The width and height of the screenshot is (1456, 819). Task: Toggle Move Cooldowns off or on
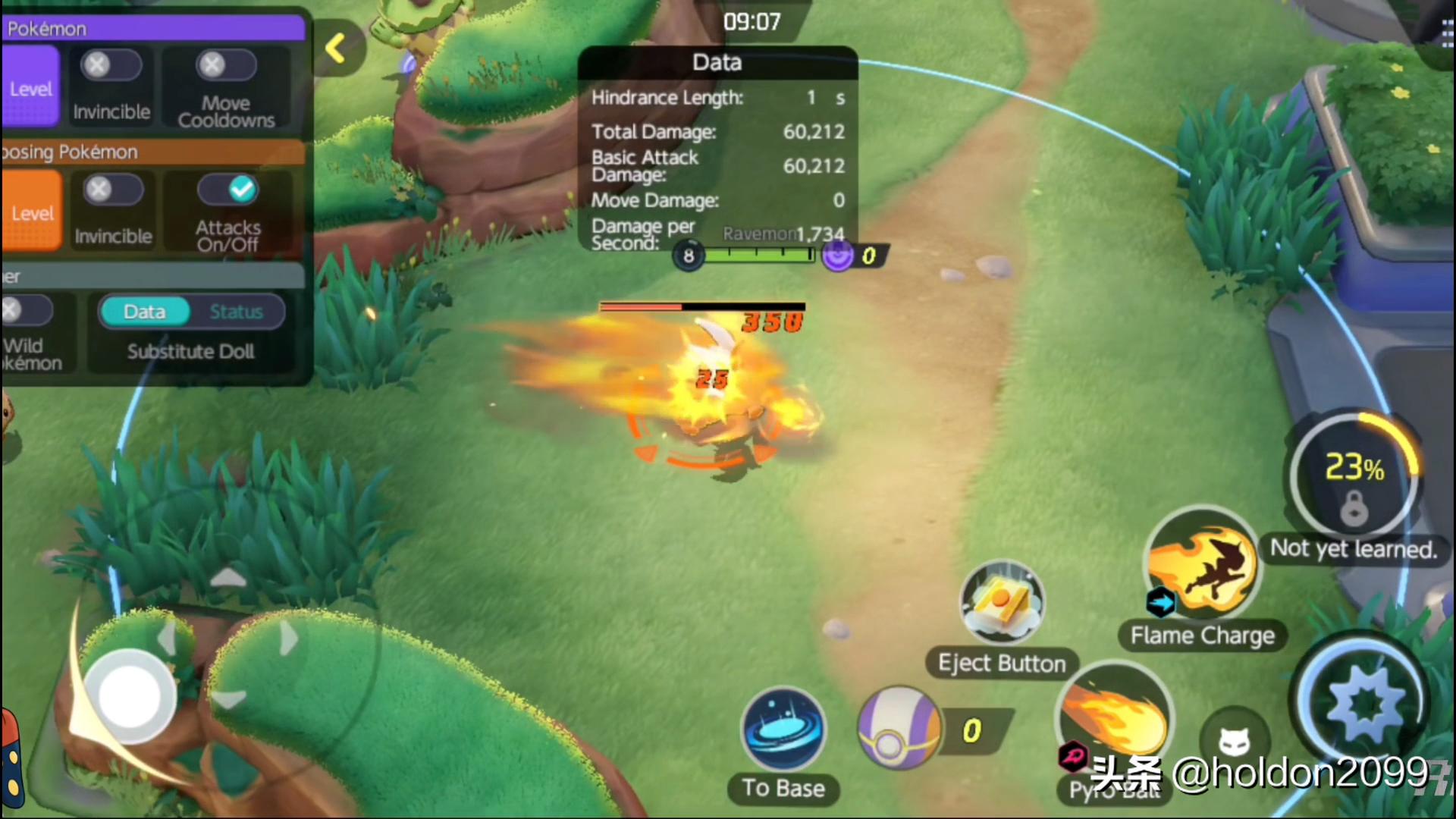click(x=225, y=67)
